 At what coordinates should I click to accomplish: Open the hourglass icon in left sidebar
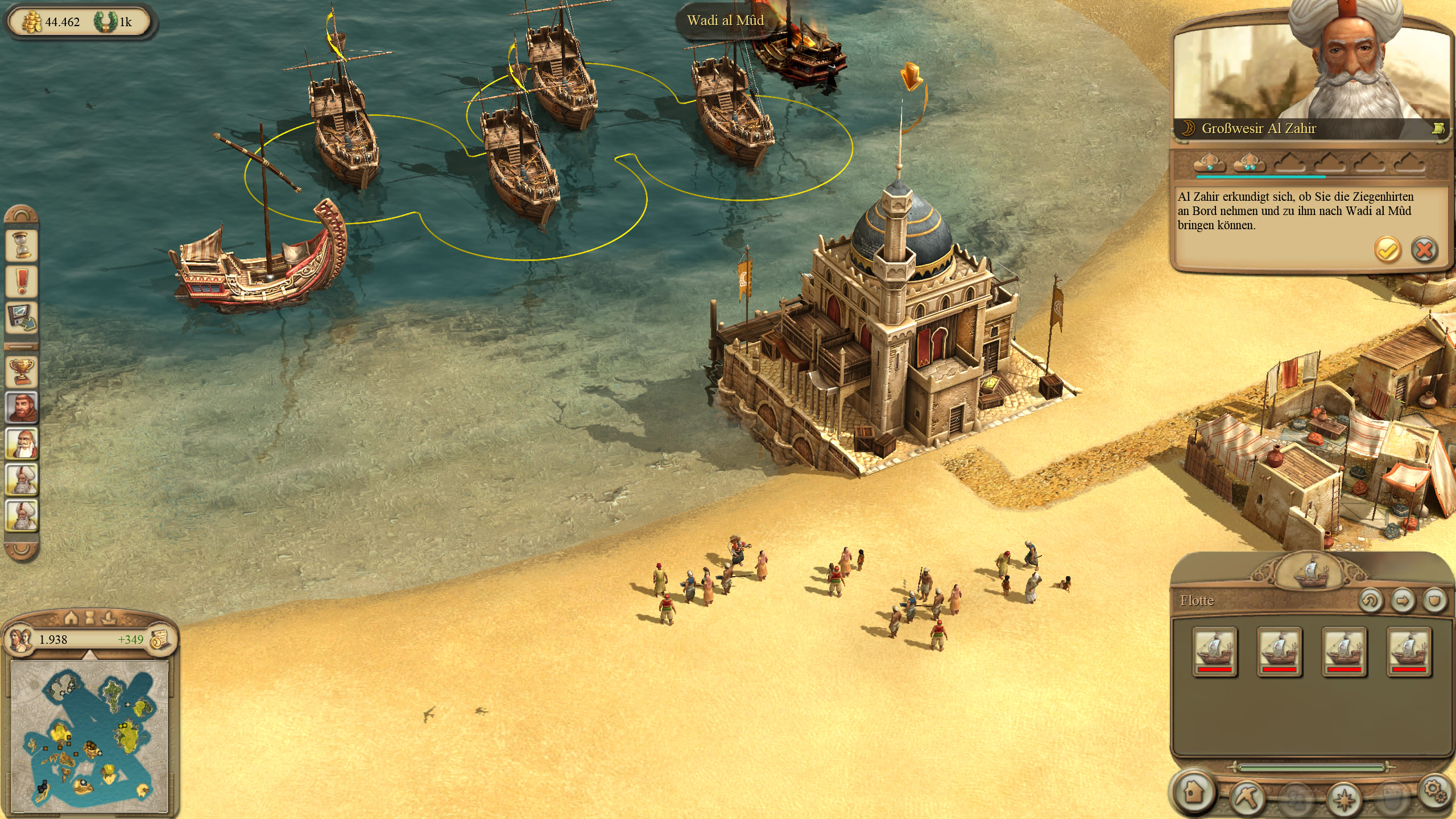click(22, 246)
